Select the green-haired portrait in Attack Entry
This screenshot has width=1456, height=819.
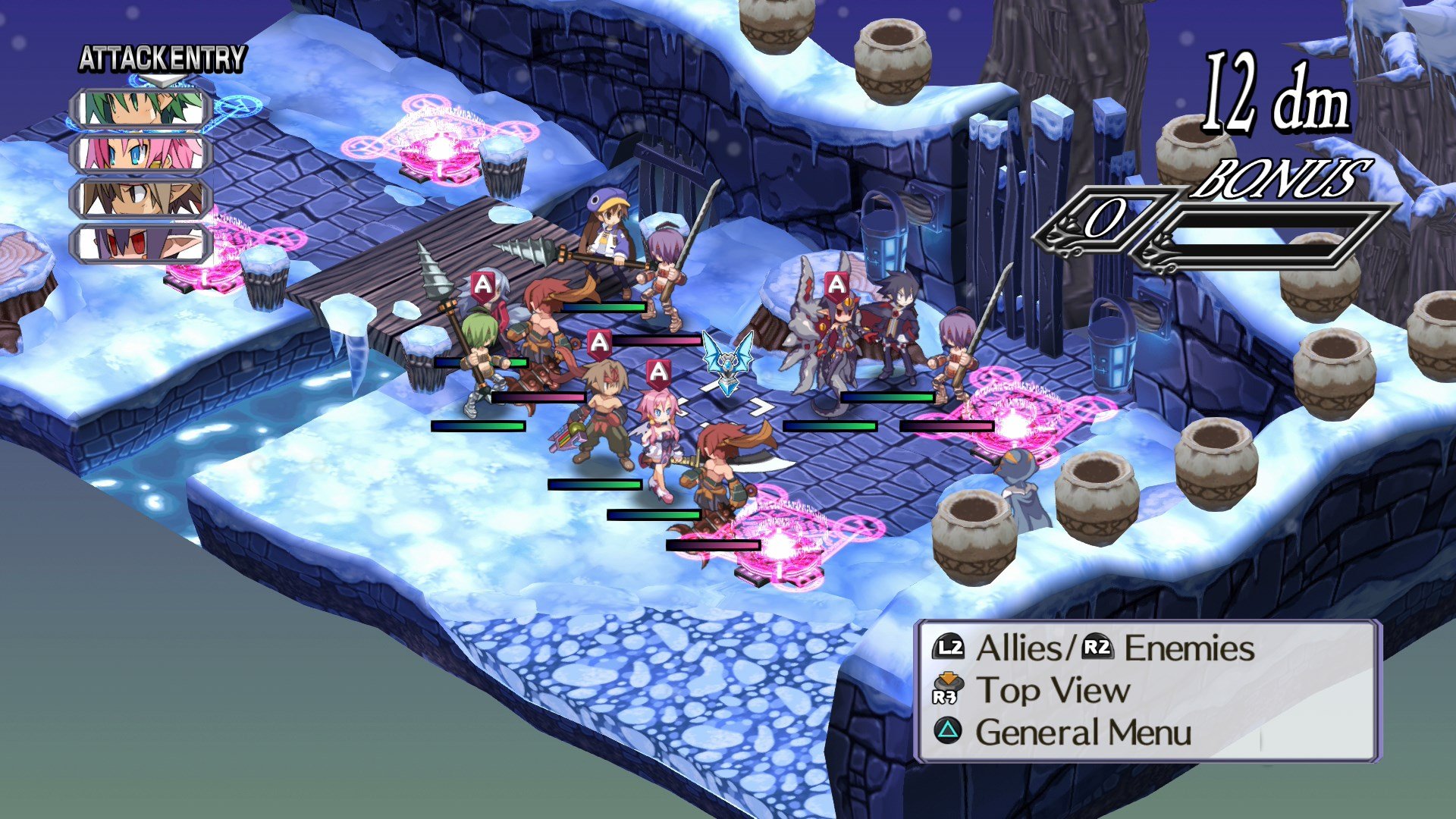tap(142, 106)
